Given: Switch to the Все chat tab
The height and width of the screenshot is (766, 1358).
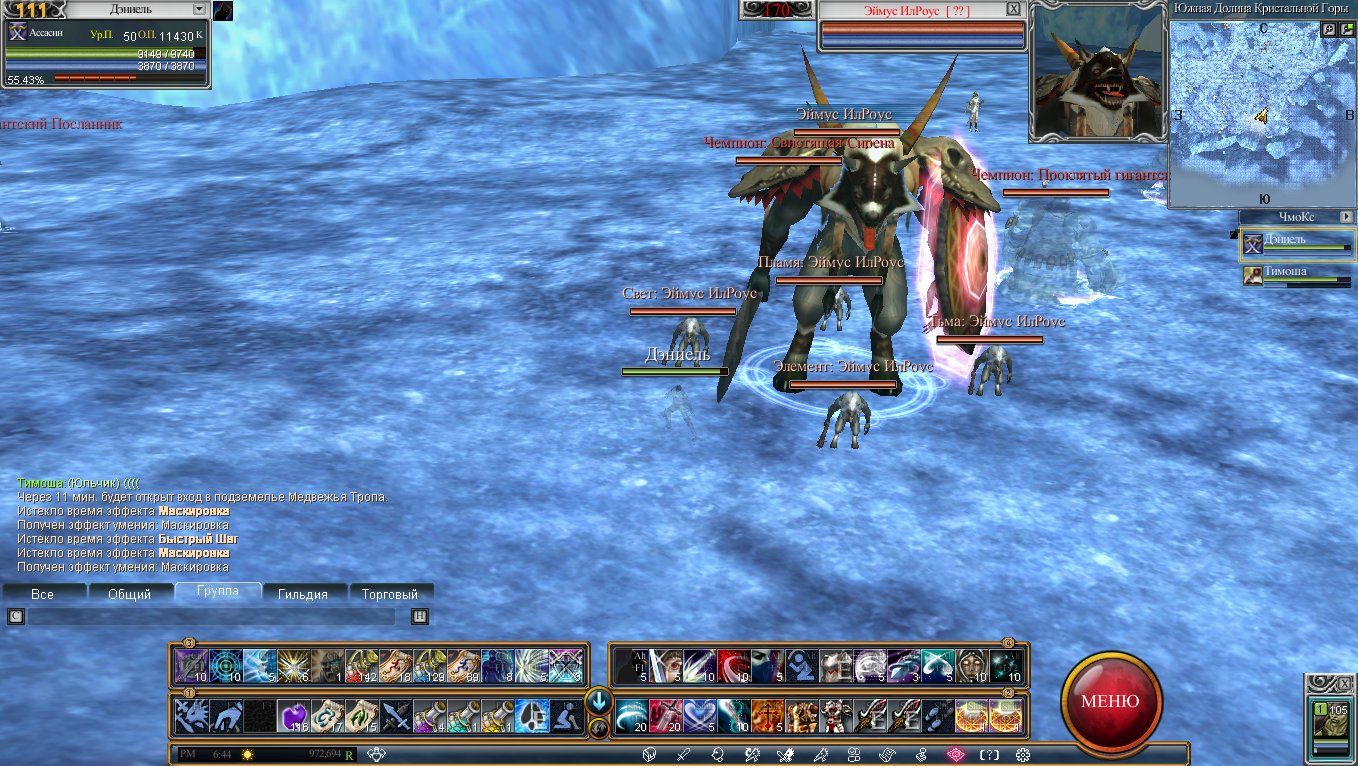Looking at the screenshot, I should point(43,594).
